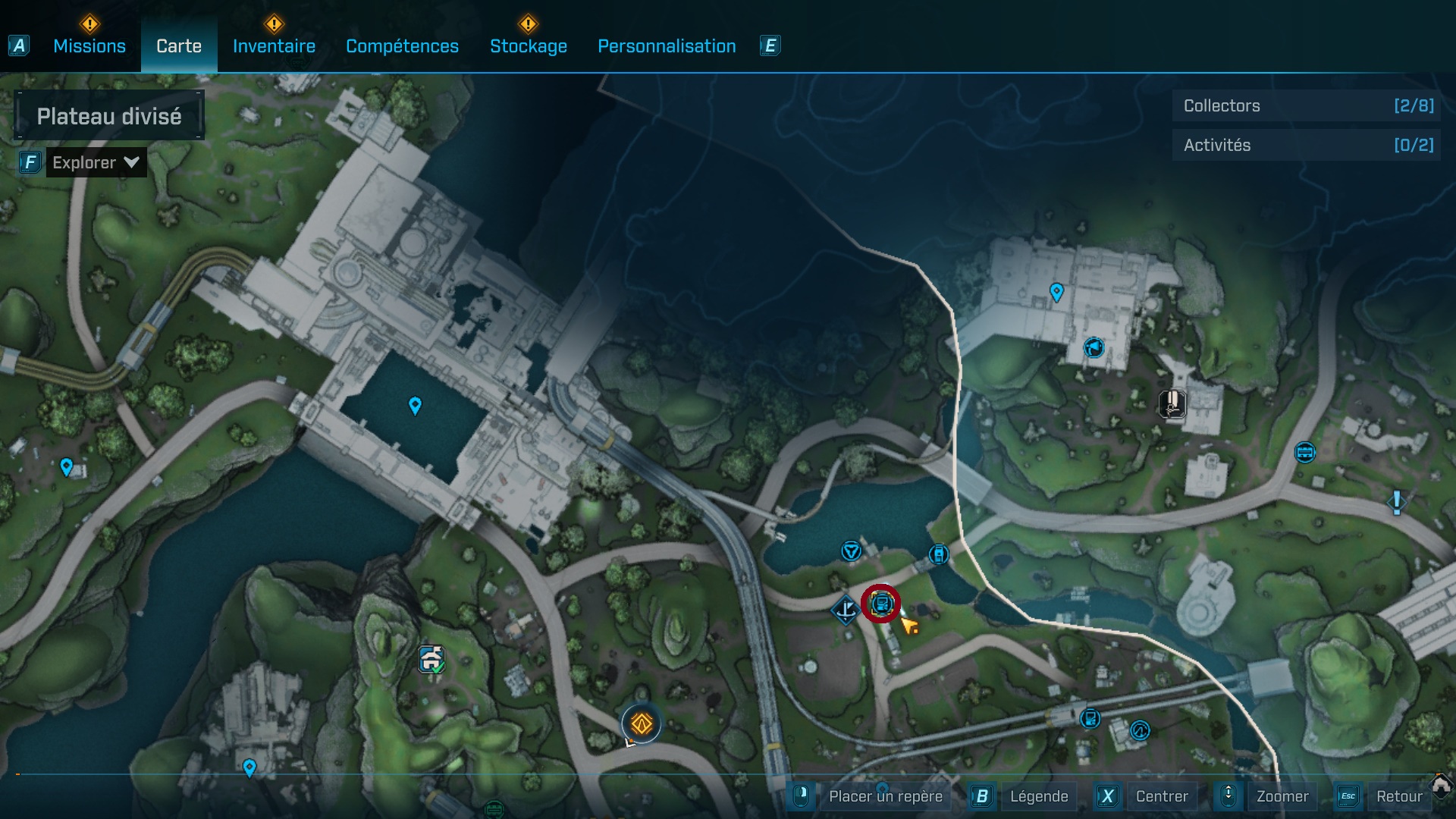
Task: Open the Inventaire tab
Action: tap(274, 46)
